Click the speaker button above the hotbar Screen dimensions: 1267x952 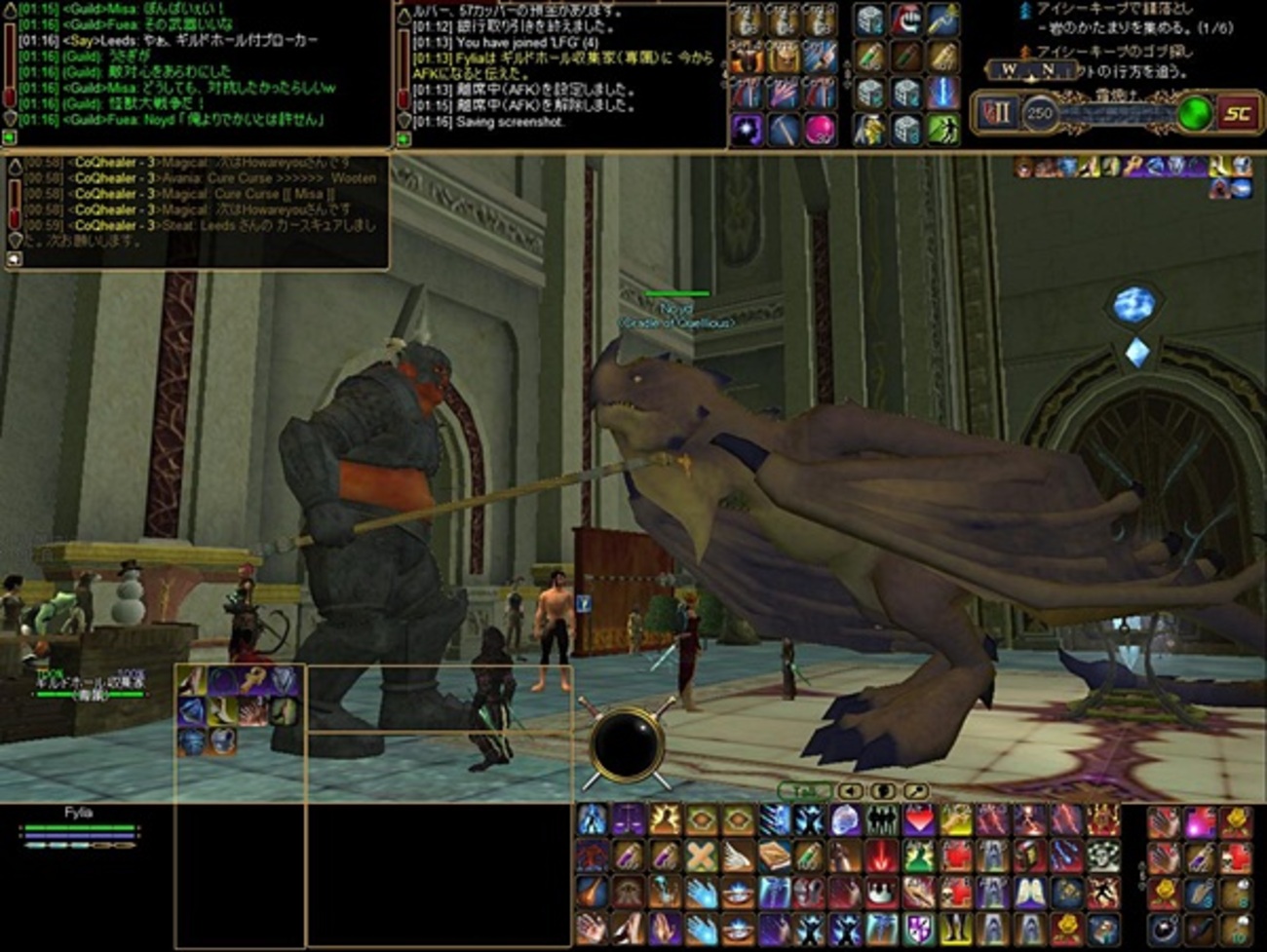tap(851, 791)
